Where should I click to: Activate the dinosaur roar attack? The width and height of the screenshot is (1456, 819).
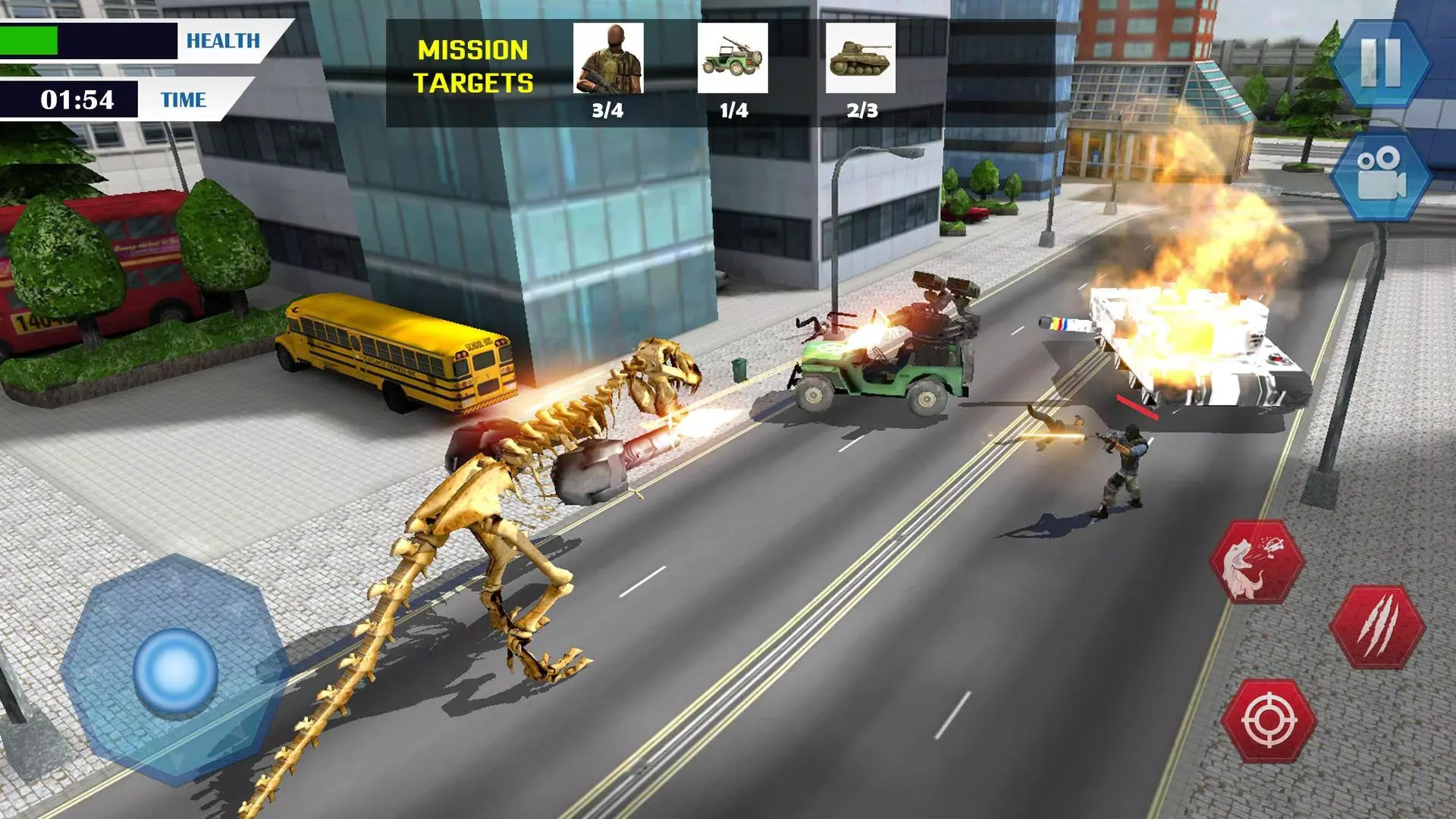(x=1257, y=563)
